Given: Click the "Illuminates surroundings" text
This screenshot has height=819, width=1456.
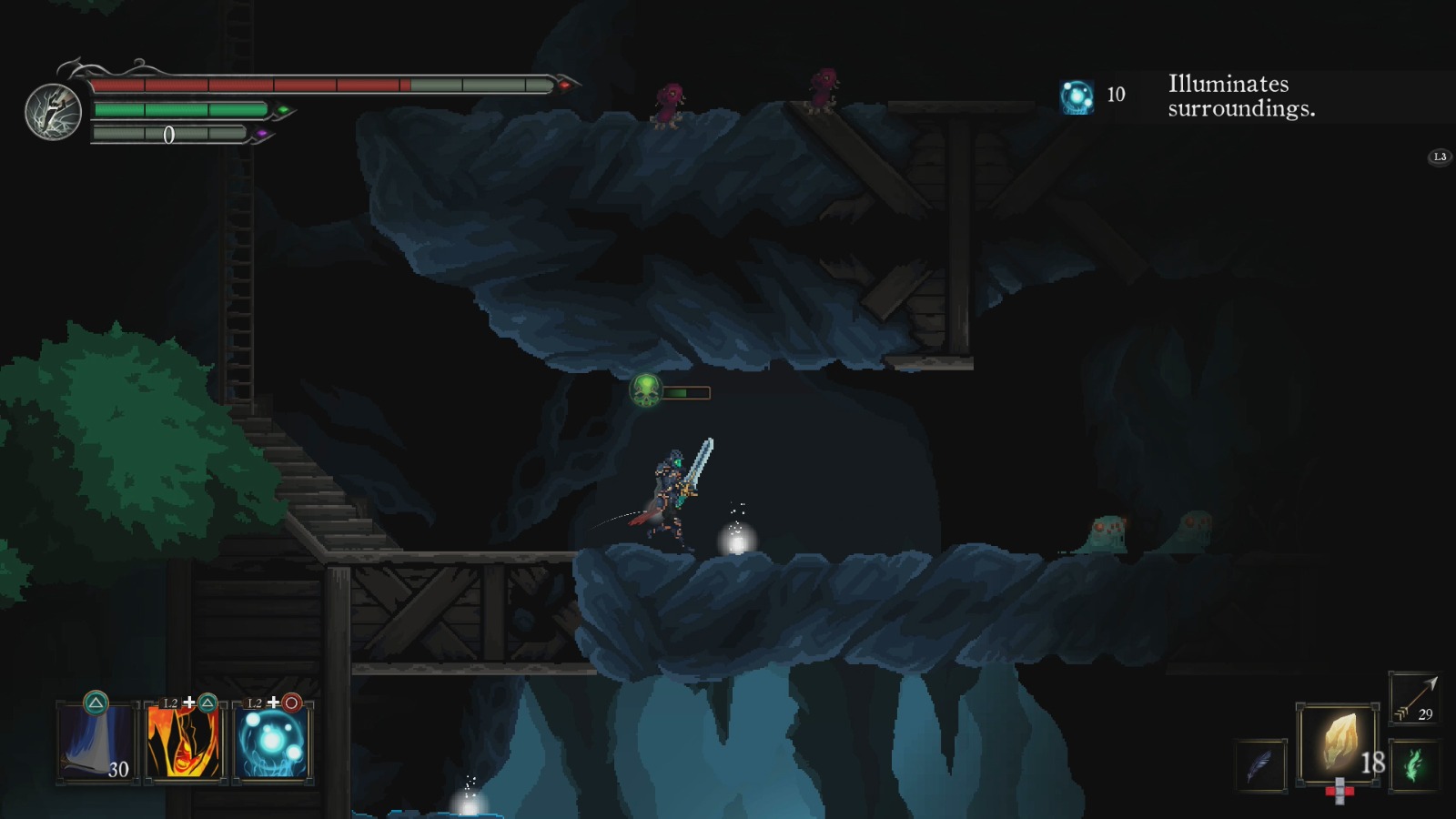Looking at the screenshot, I should 1241,95.
